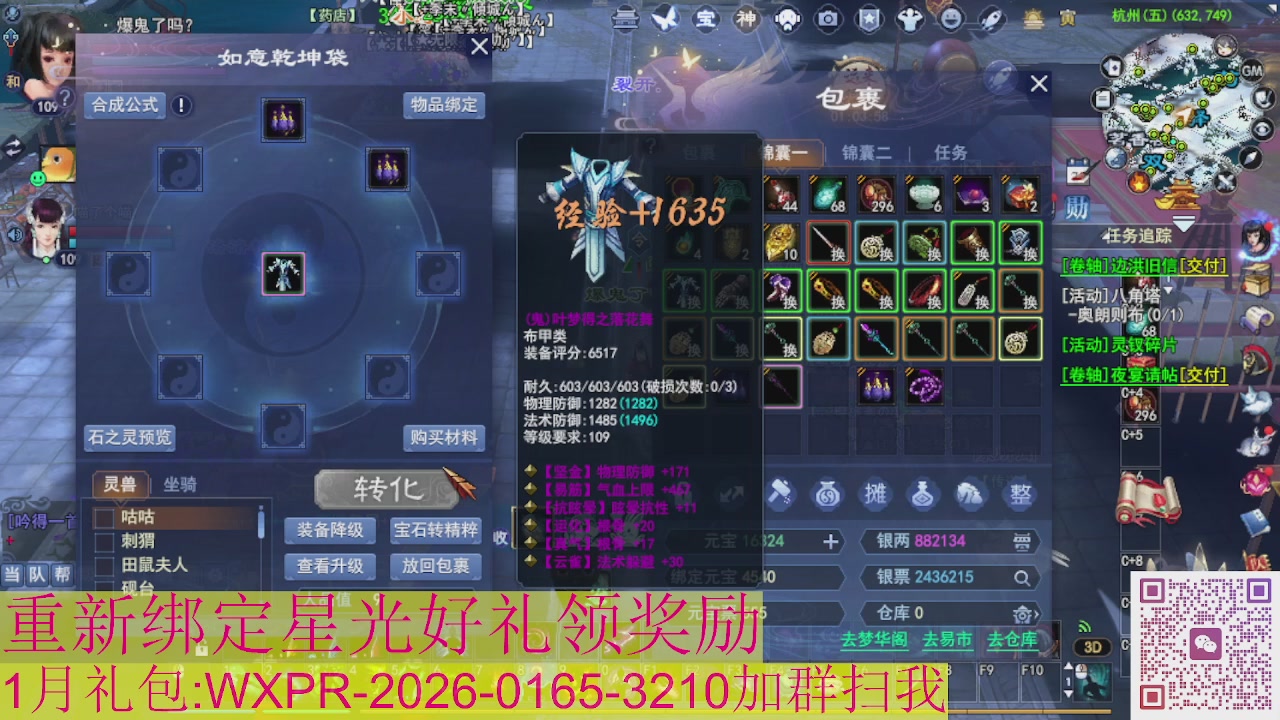1280x720 pixels.
Task: Open the warehouse gear icon next to 仓库 0
Action: click(1024, 614)
